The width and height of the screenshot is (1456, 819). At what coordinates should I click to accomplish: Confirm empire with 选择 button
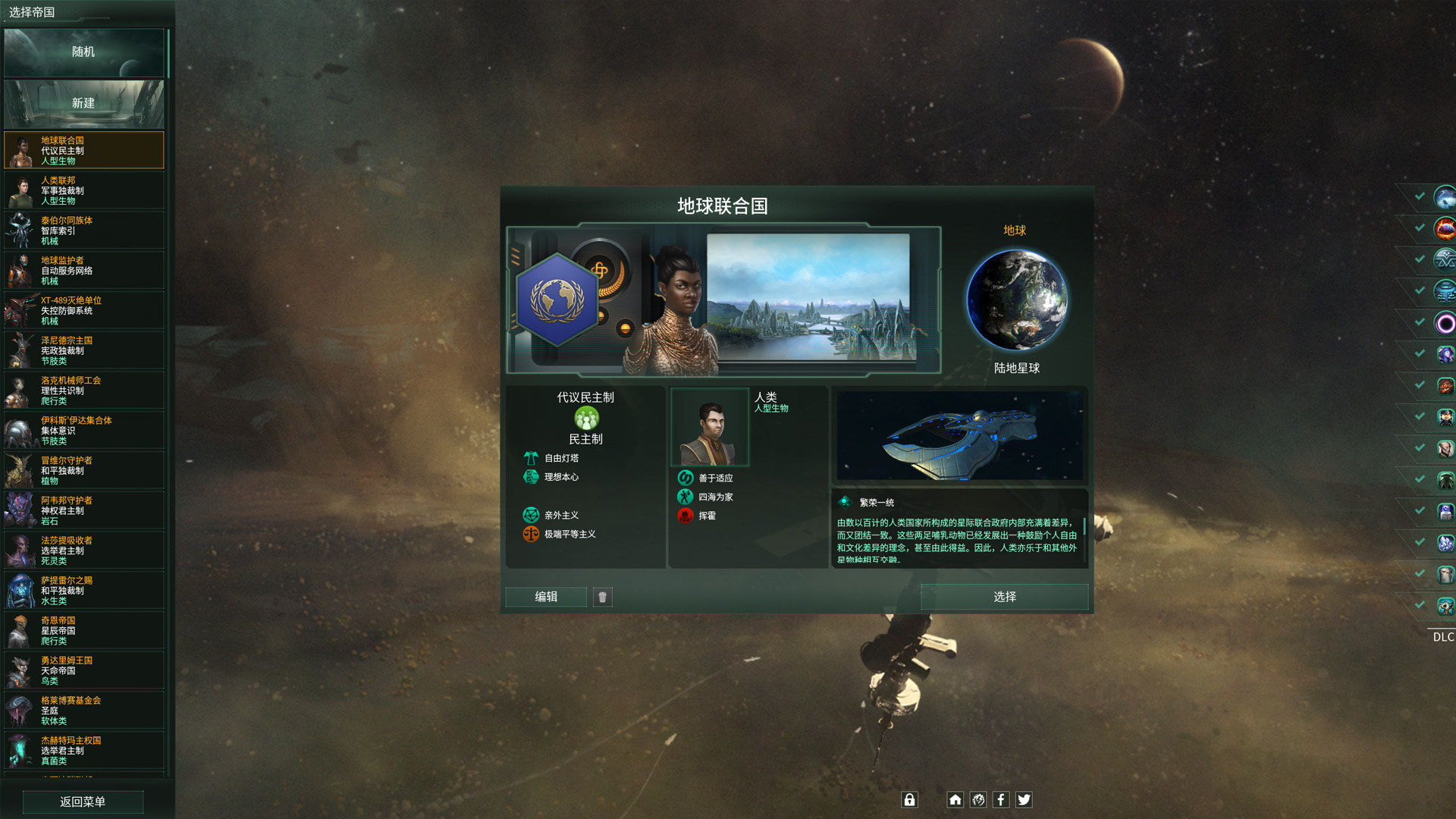coord(1004,597)
